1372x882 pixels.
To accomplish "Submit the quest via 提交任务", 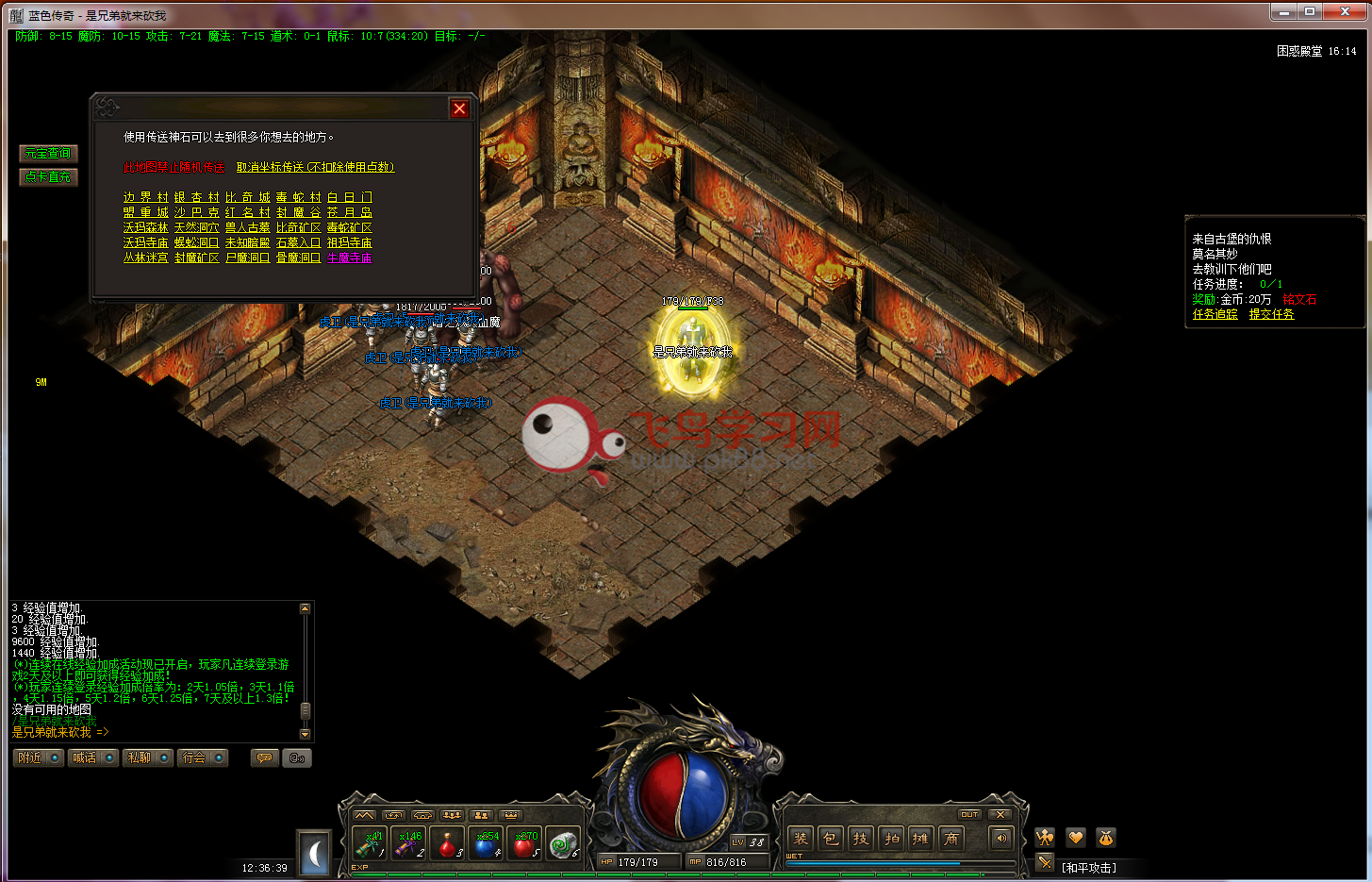I will [x=1271, y=314].
